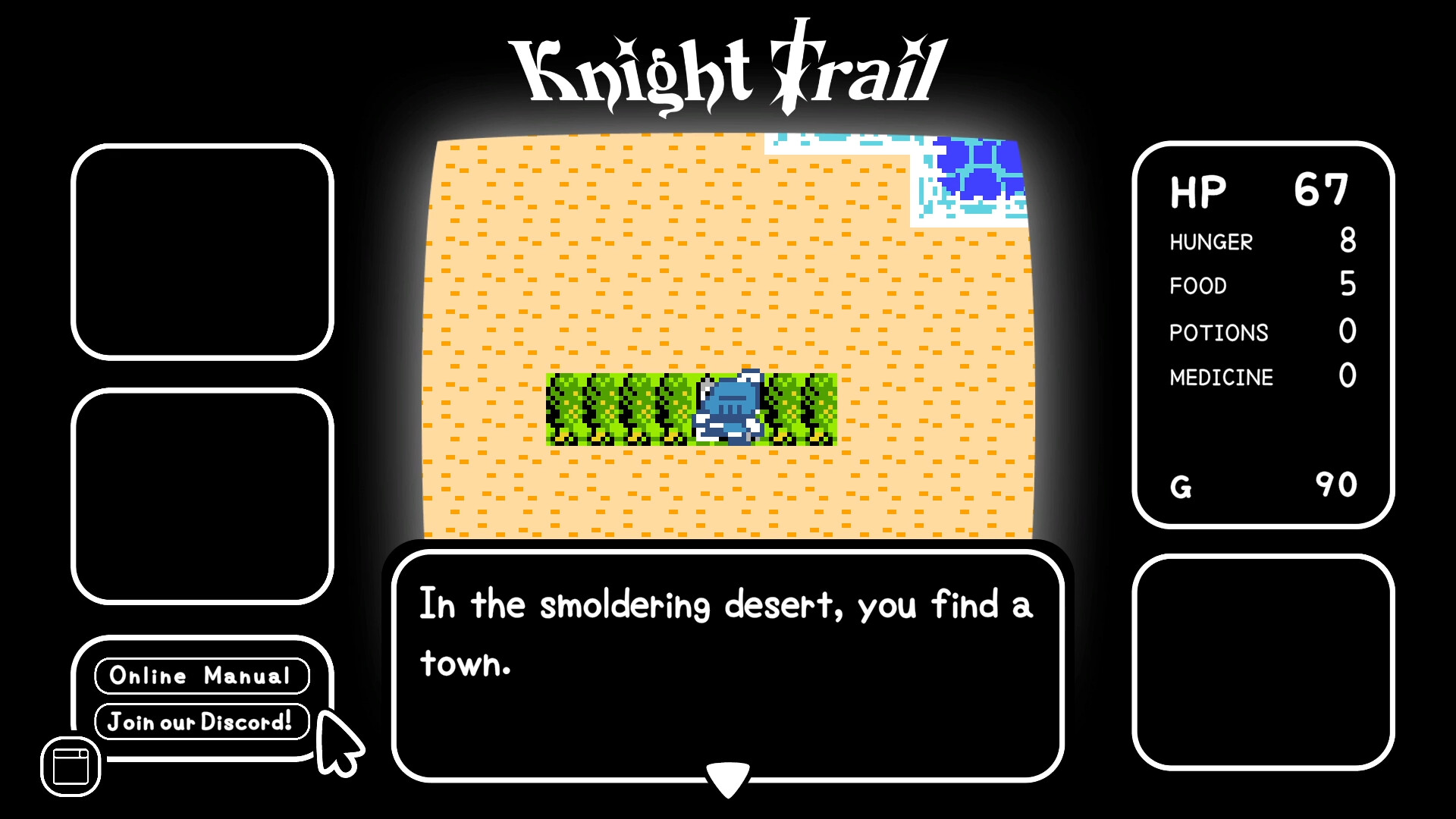The image size is (1456, 819).
Task: Select the stats panel on the right
Action: pos(1262,334)
